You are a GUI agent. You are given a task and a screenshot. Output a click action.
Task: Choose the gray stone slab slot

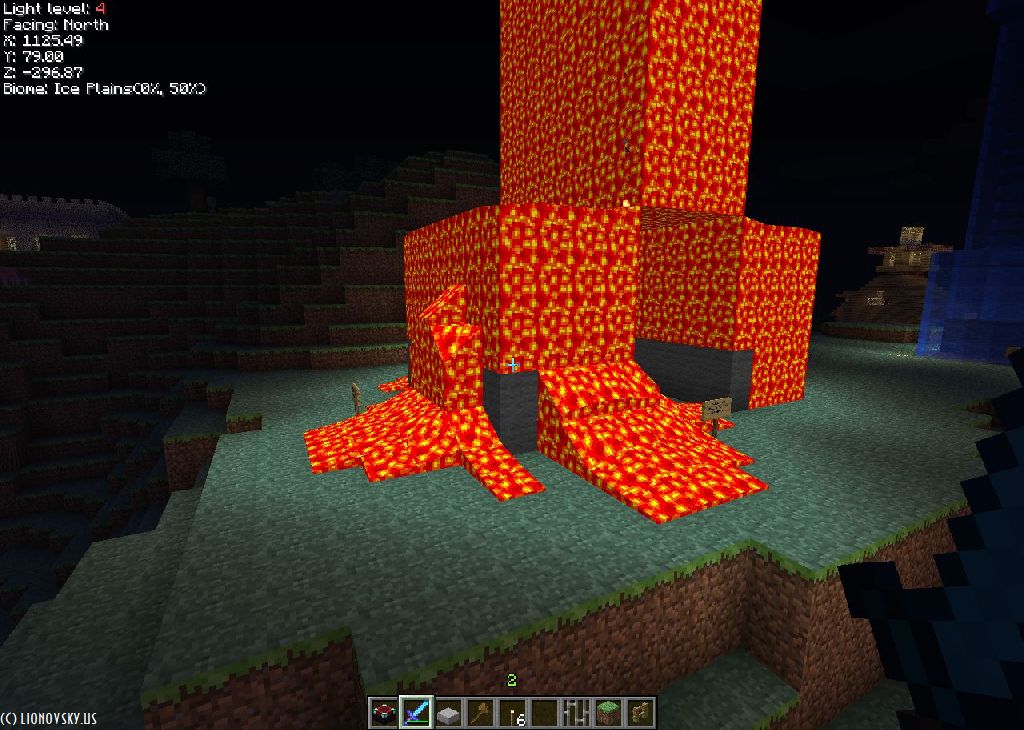(x=448, y=713)
